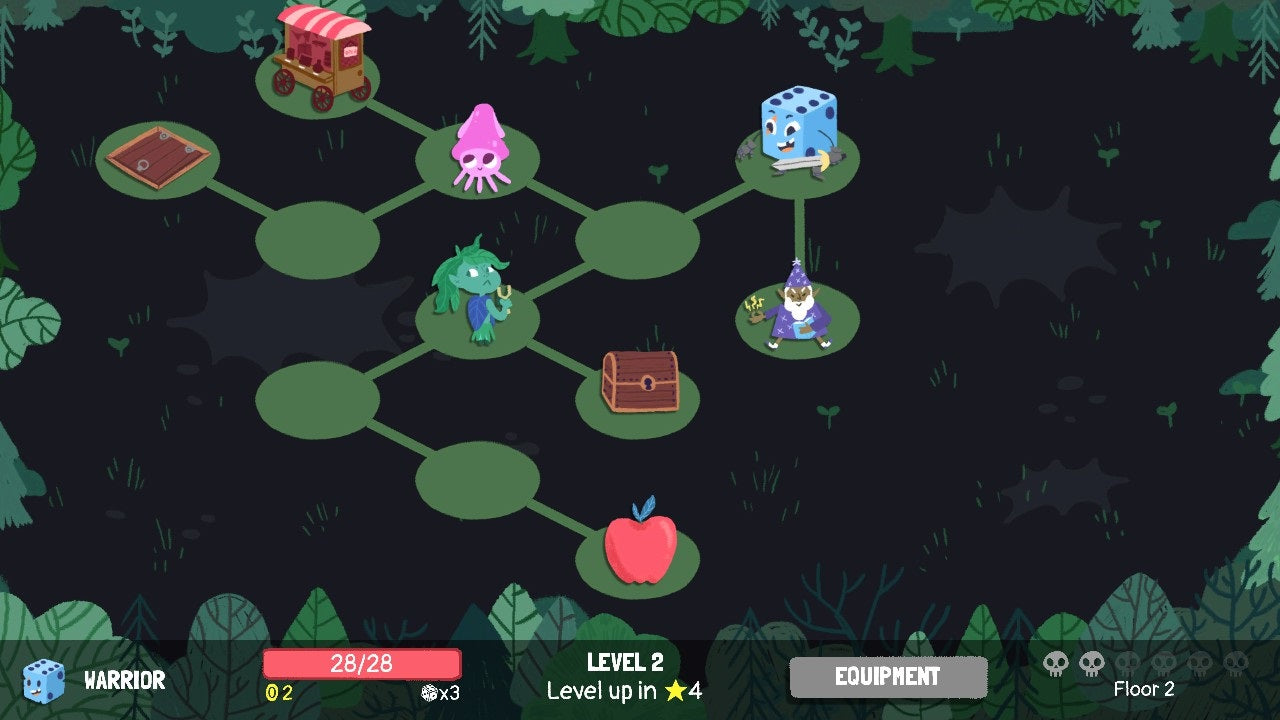Viewport: 1280px width, 720px height.
Task: Open the Equipment panel
Action: coord(886,677)
